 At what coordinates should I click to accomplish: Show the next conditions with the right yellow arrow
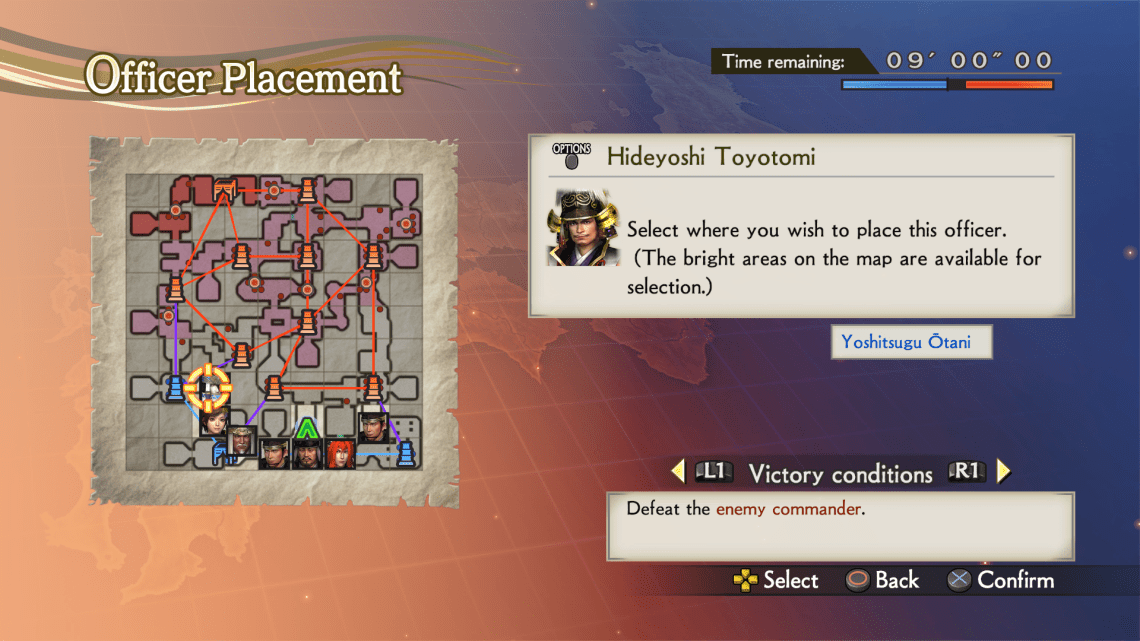[x=1004, y=472]
